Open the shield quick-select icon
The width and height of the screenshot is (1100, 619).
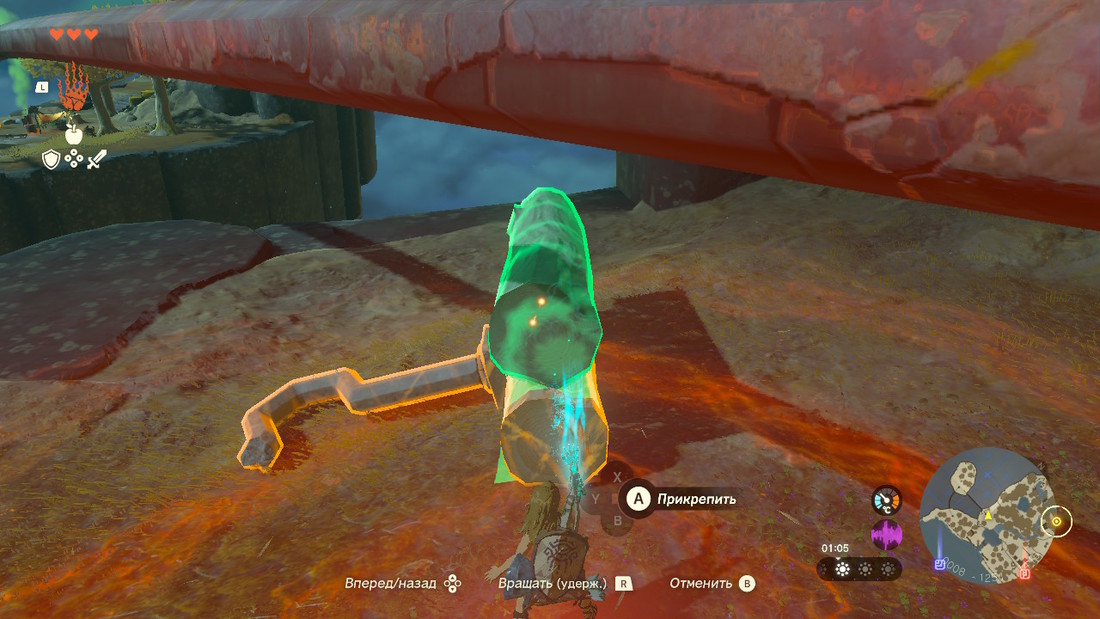click(51, 159)
